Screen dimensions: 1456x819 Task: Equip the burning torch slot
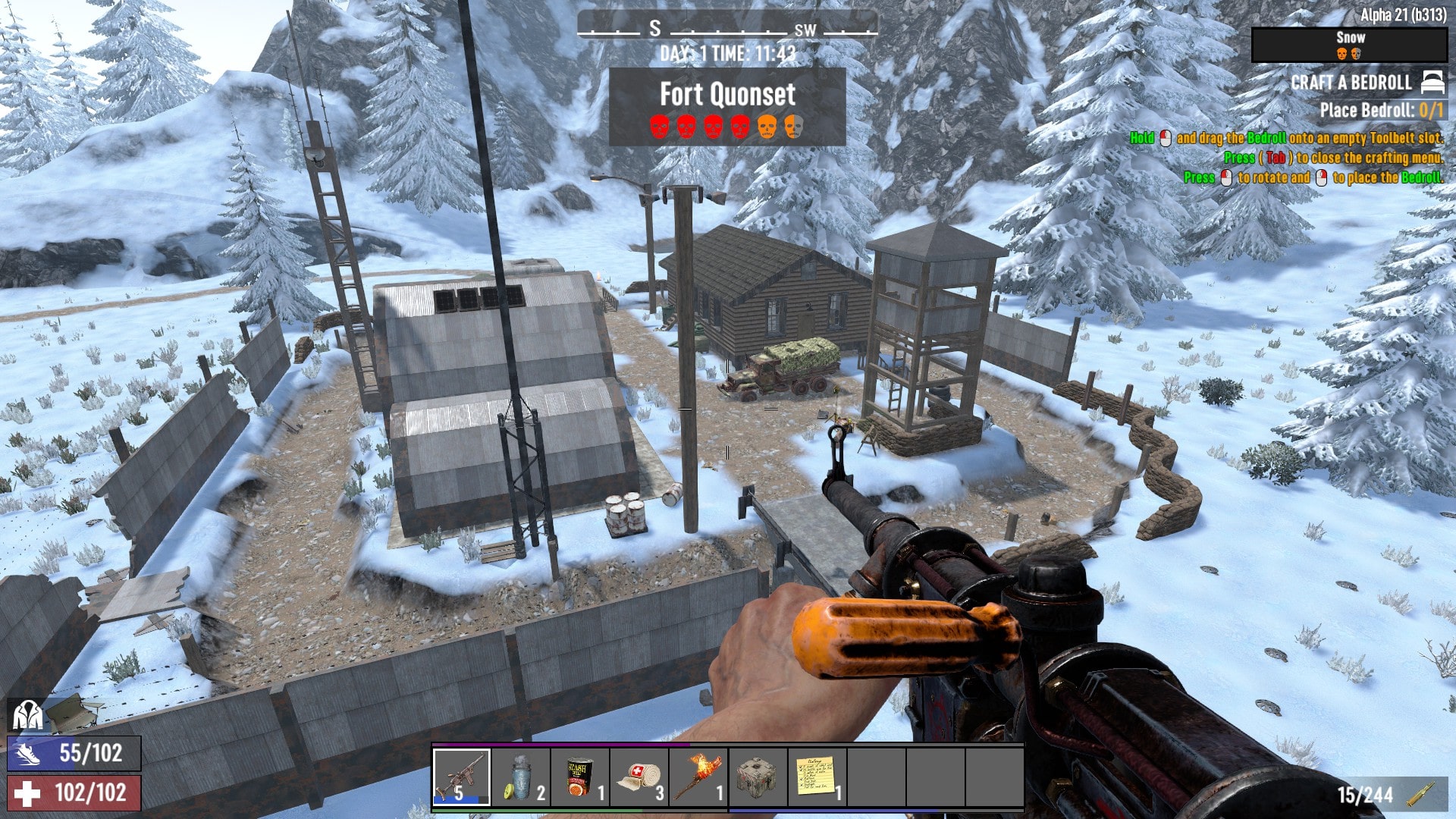click(698, 777)
